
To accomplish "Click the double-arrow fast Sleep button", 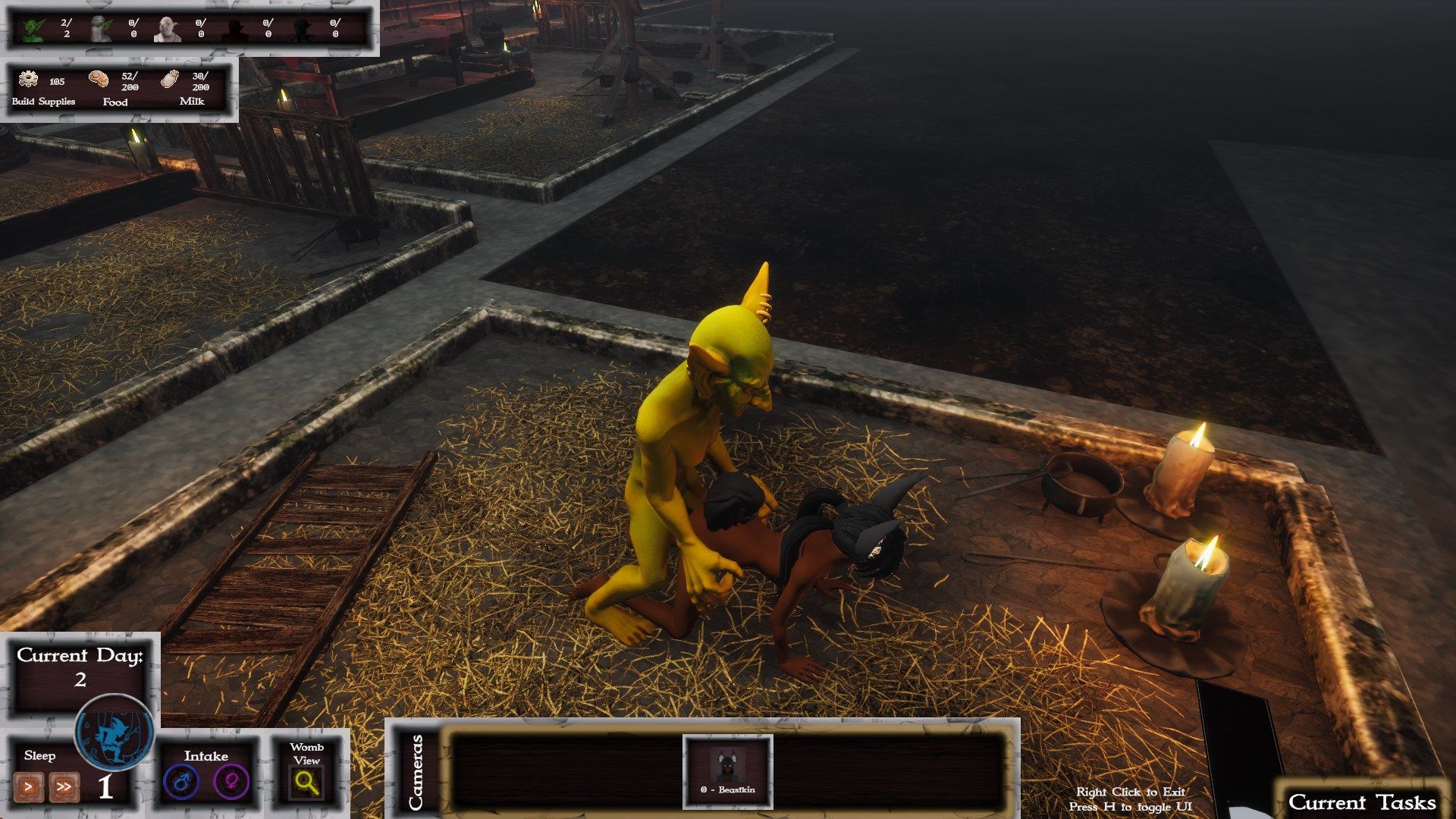I will tap(64, 787).
